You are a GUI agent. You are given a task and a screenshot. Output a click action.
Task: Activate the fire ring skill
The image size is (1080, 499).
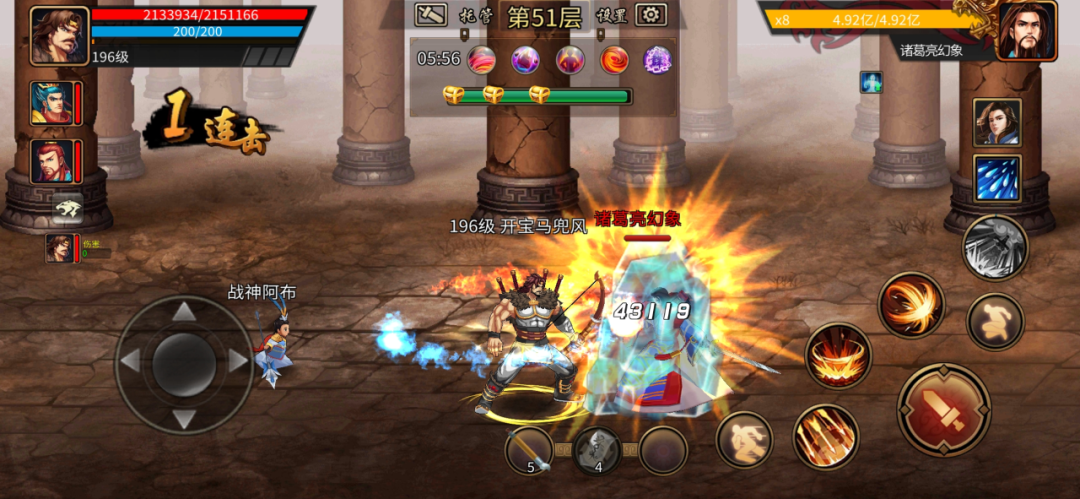838,356
